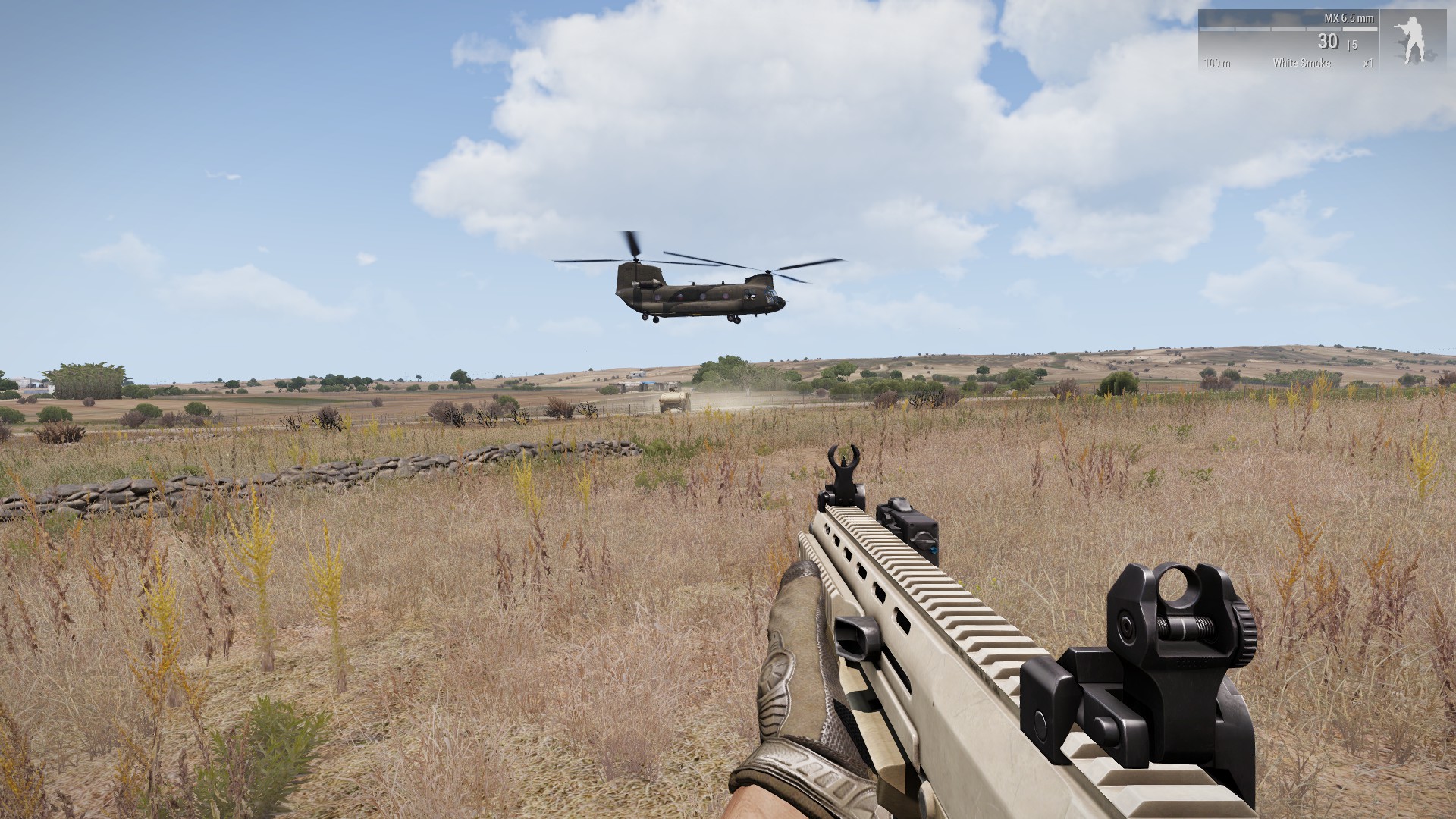Viewport: 1456px width, 819px height.
Task: Select the MX 6.5 mm weapon label
Action: coord(1348,18)
